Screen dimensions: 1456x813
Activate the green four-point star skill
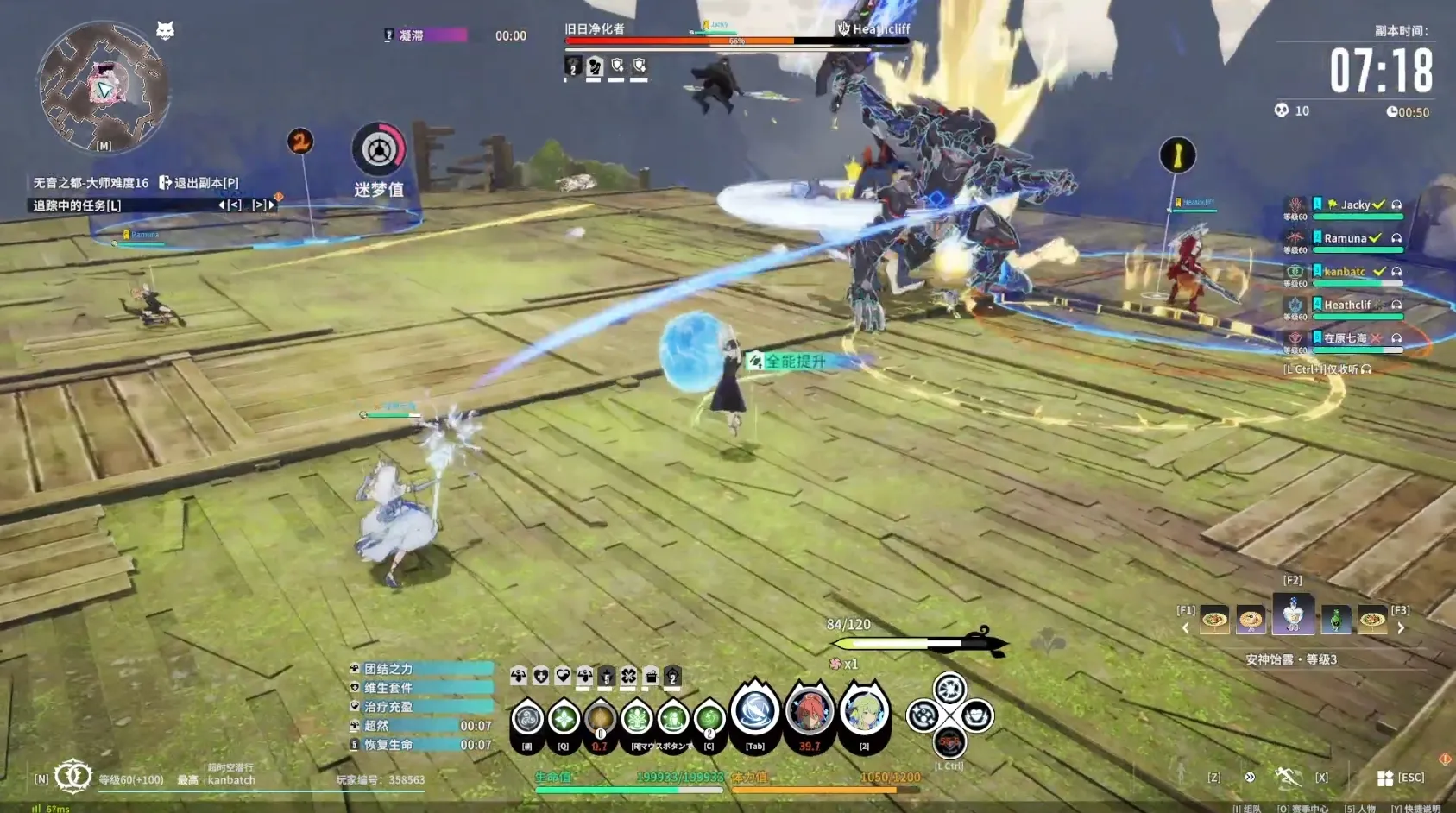coord(564,718)
